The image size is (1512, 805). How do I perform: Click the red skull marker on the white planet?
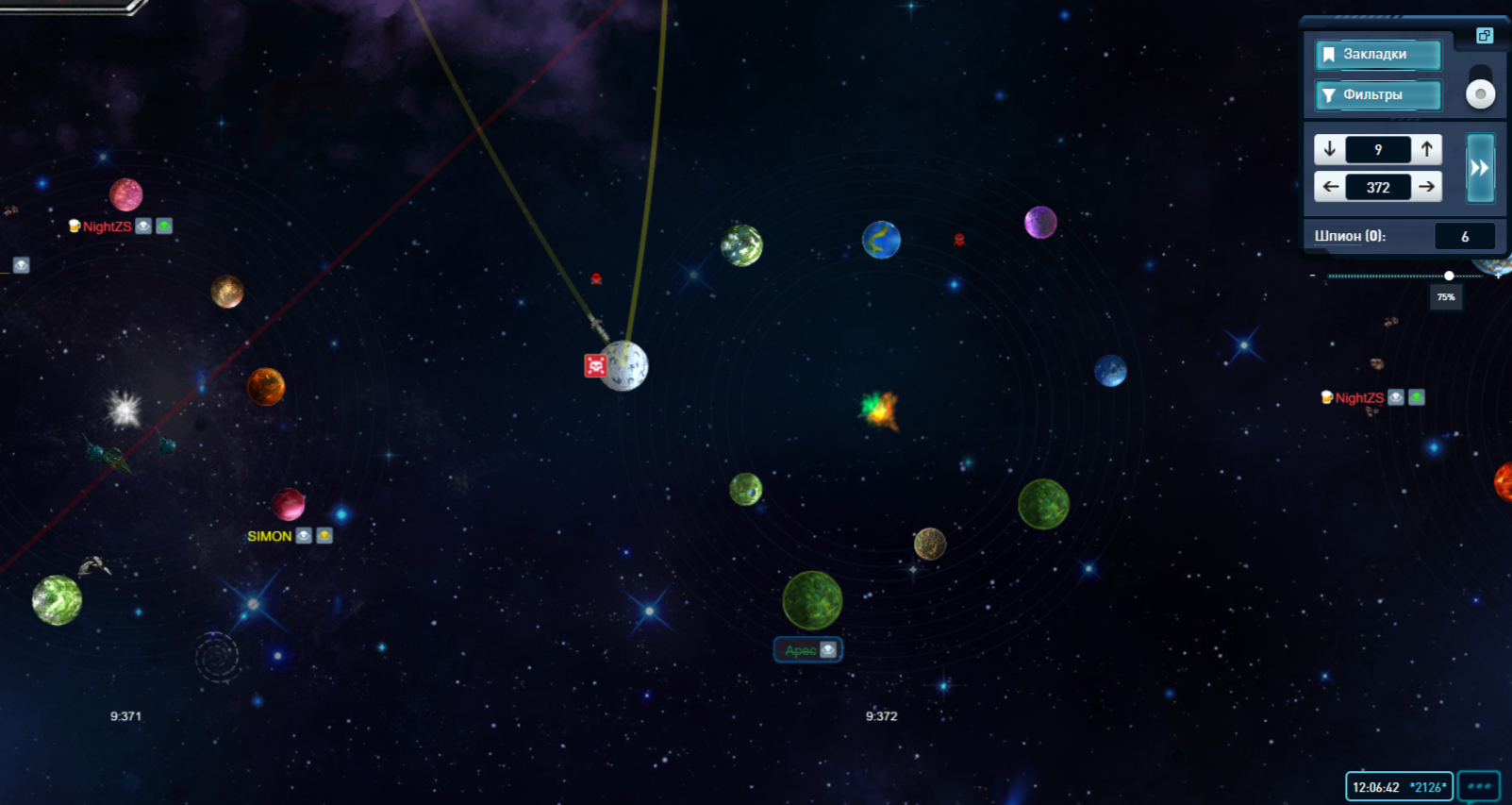point(595,365)
